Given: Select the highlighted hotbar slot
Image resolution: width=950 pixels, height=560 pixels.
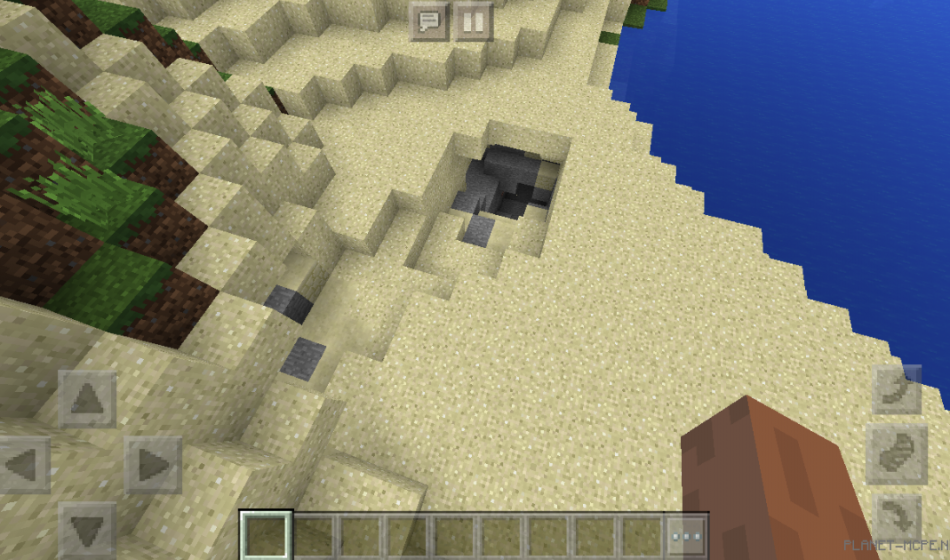Looking at the screenshot, I should click(x=266, y=536).
